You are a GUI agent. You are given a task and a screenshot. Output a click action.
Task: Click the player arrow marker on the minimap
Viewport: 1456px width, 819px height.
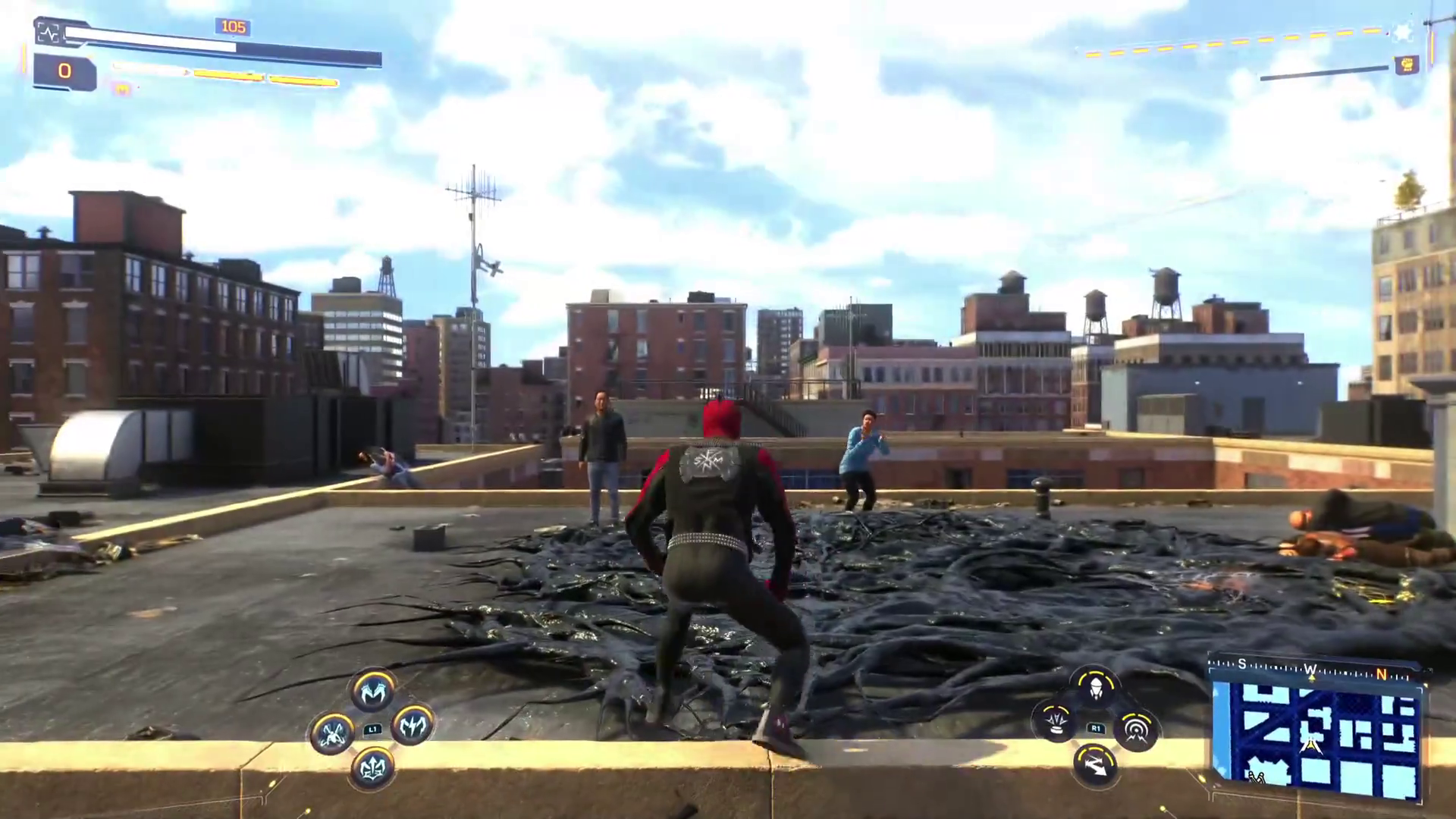[x=1310, y=748]
